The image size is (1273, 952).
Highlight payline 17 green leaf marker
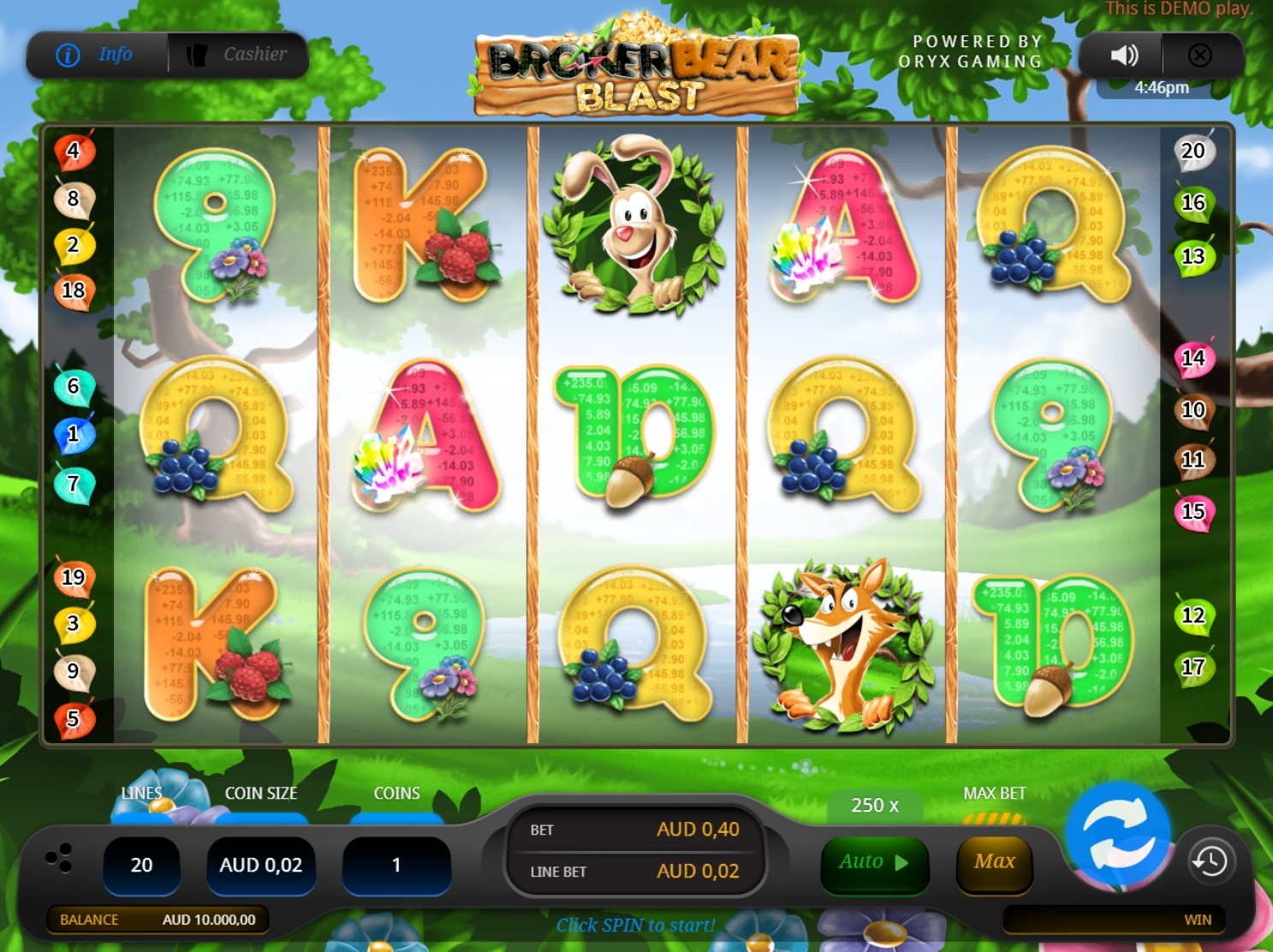[x=1193, y=667]
